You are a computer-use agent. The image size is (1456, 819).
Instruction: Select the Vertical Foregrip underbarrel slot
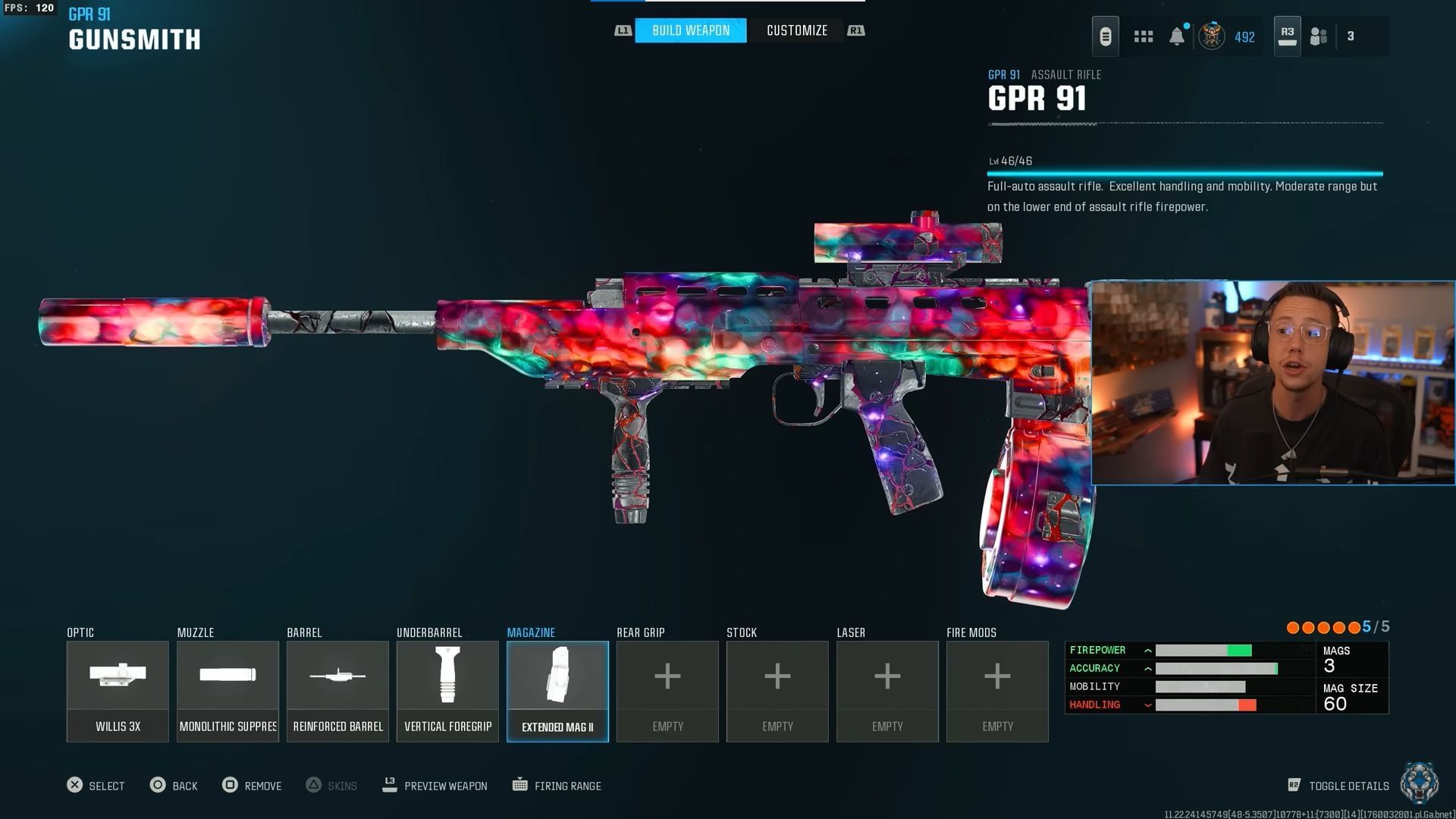[x=447, y=691]
